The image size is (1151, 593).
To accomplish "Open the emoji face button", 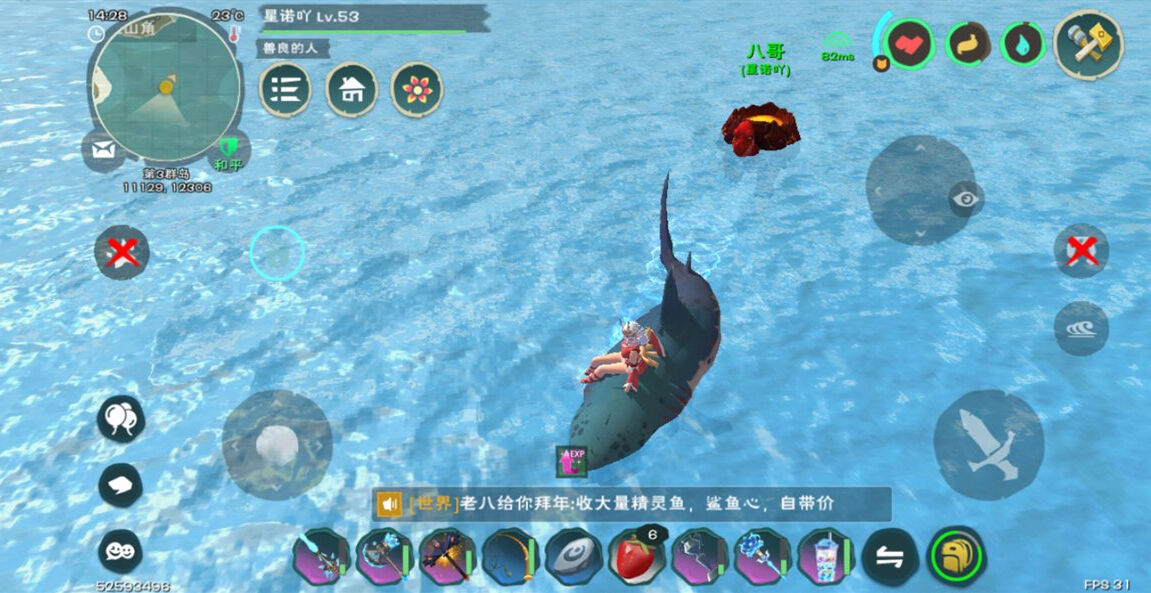I will tap(121, 551).
